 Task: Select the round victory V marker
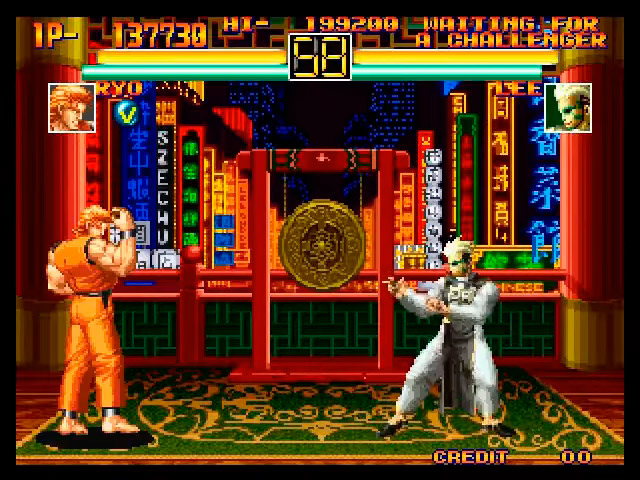(127, 110)
